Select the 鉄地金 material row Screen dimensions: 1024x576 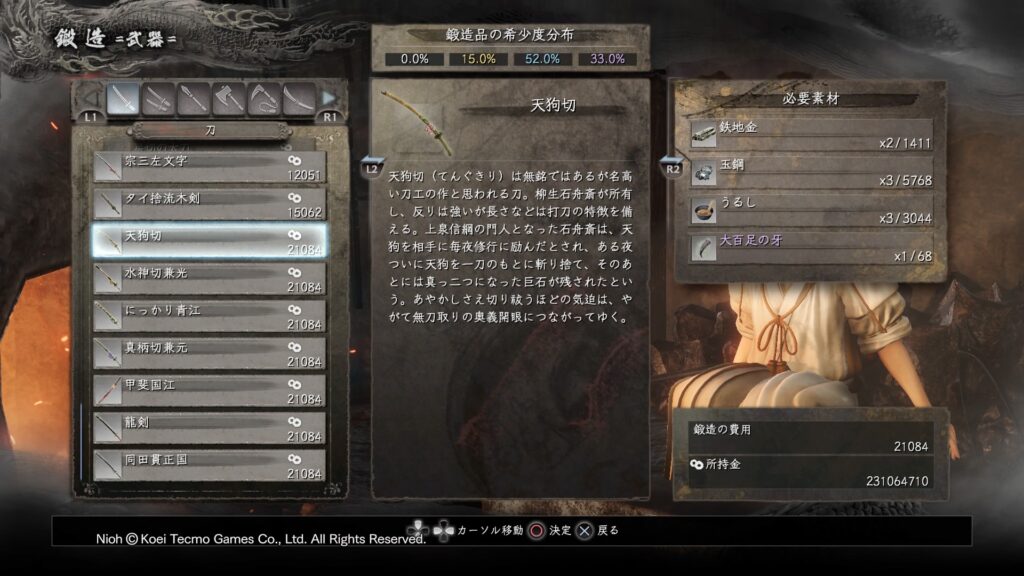coord(811,135)
